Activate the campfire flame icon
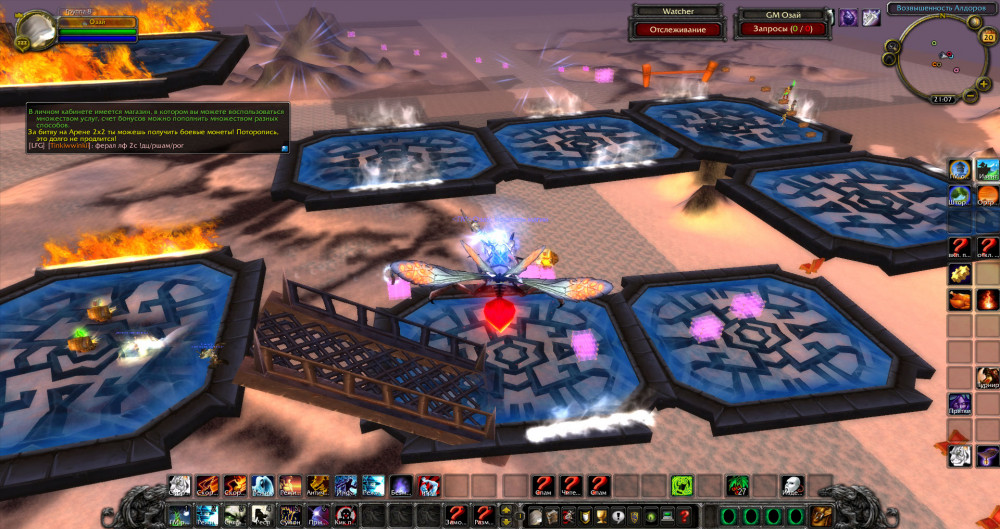Image resolution: width=1000 pixels, height=529 pixels. coord(987,299)
